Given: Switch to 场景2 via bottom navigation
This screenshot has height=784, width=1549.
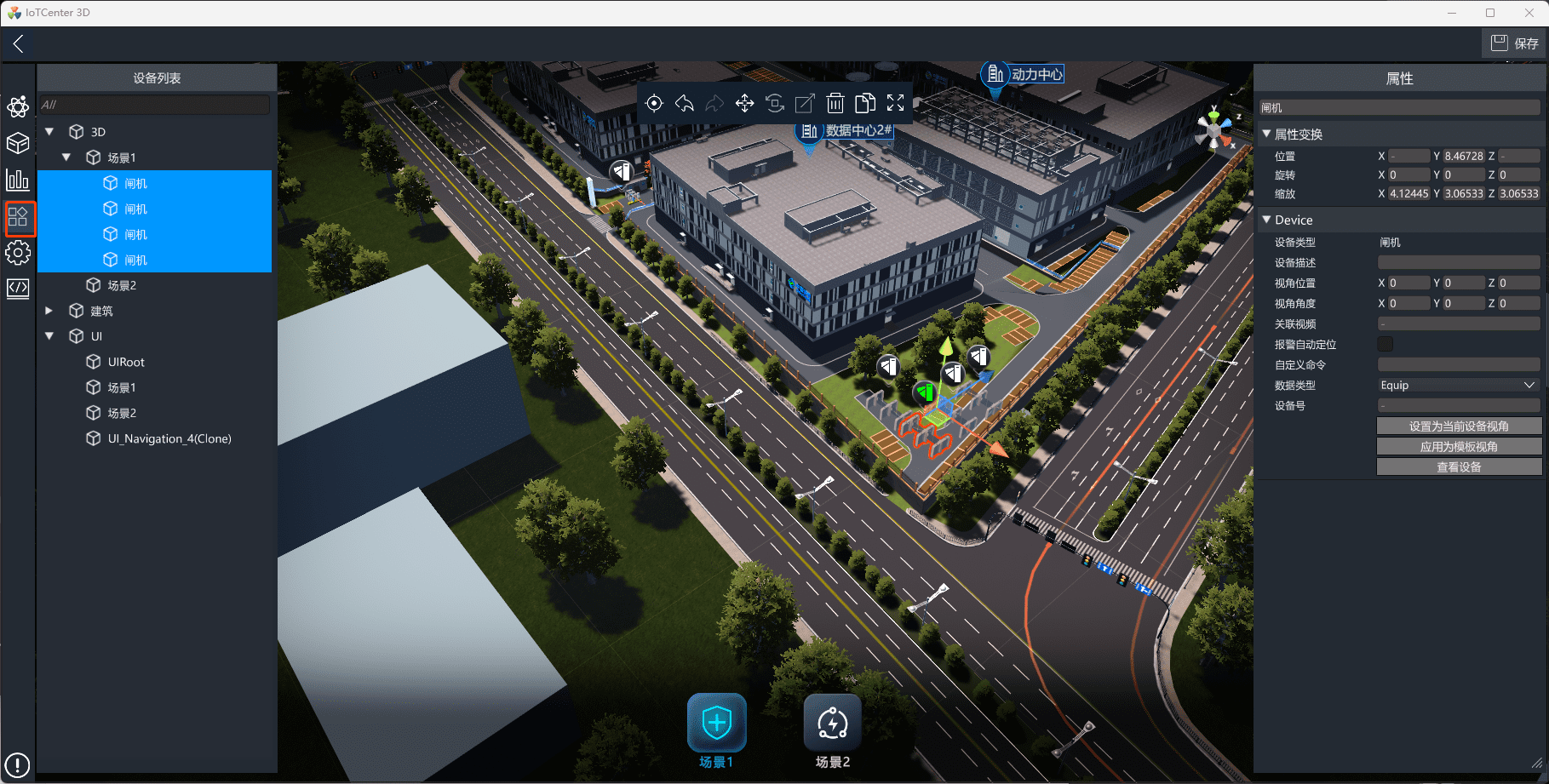Looking at the screenshot, I should (832, 730).
